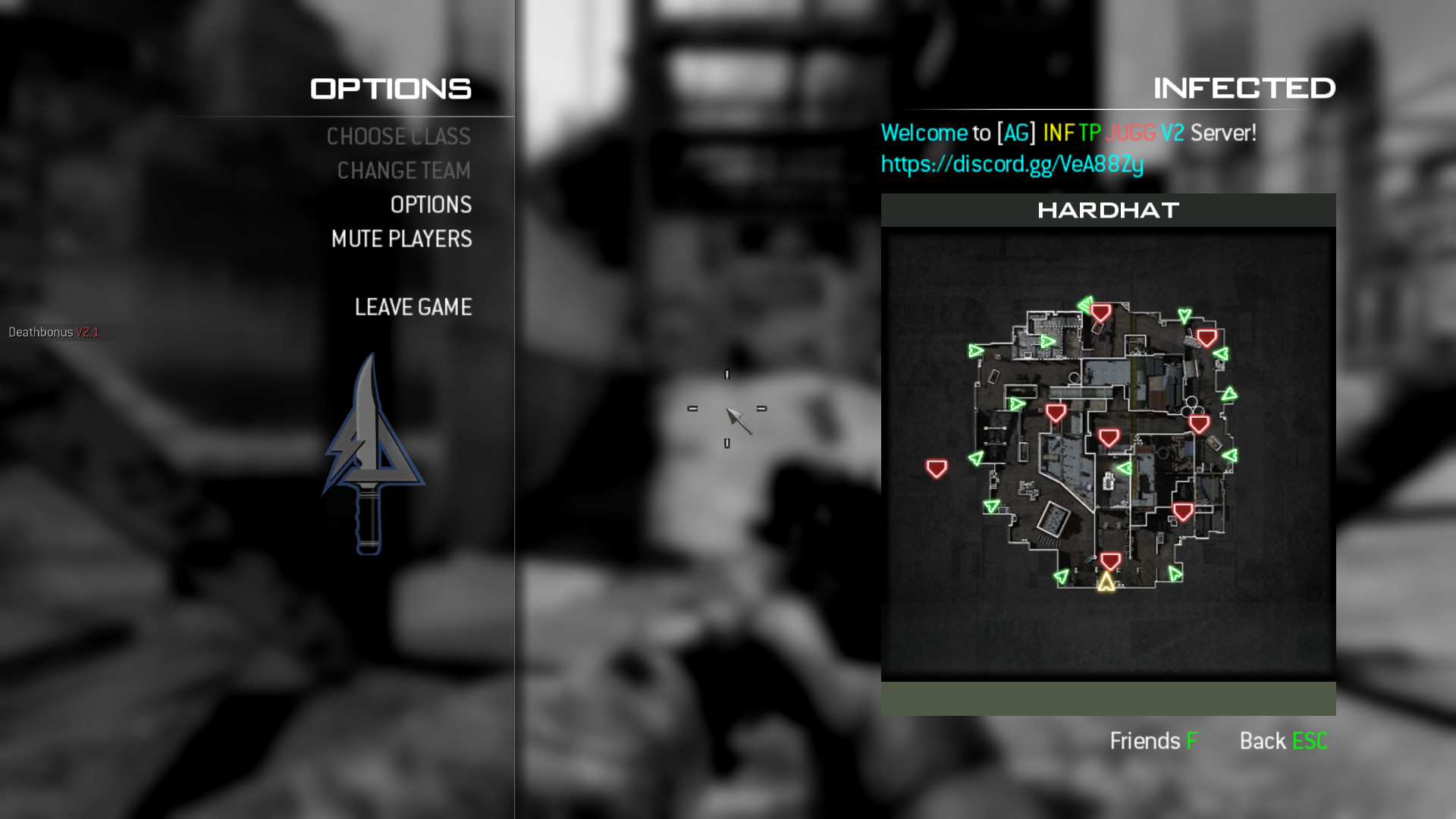This screenshot has height=819, width=1456.
Task: Click the Deathbonus V2.1 watermark text
Action: coord(55,331)
